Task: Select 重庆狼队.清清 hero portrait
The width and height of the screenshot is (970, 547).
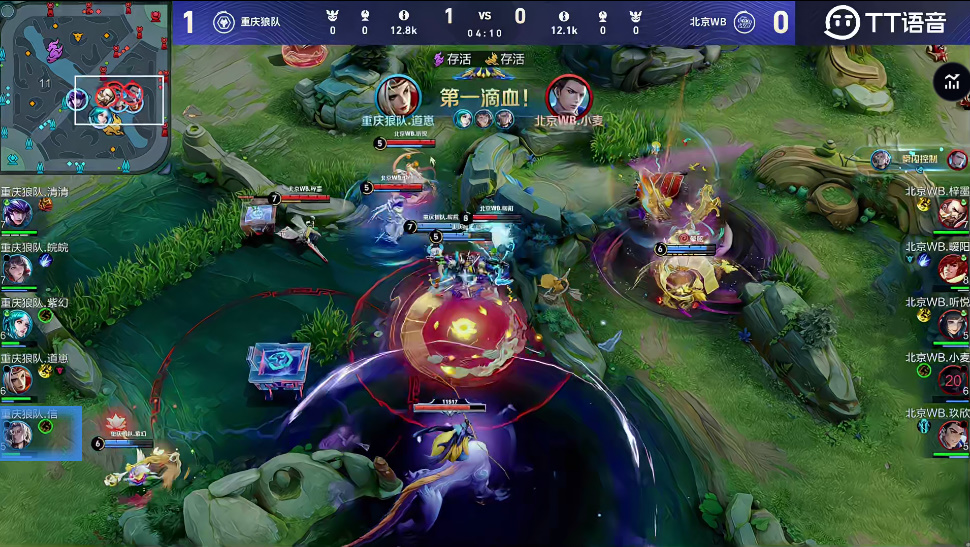Action: (x=17, y=214)
